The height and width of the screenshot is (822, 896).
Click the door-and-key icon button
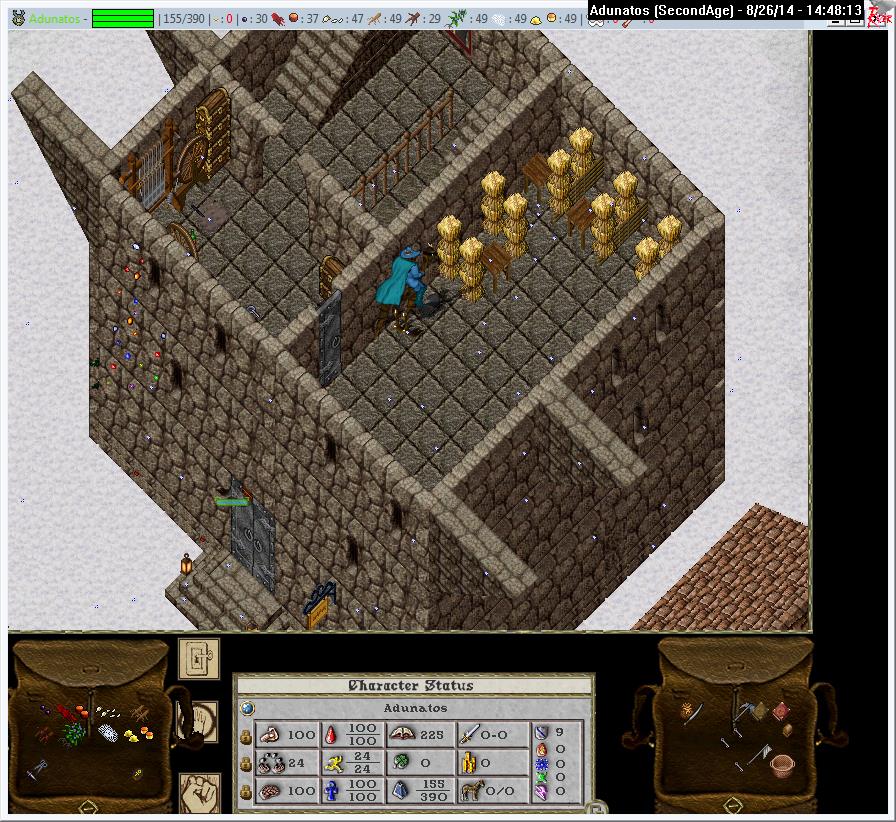(198, 657)
